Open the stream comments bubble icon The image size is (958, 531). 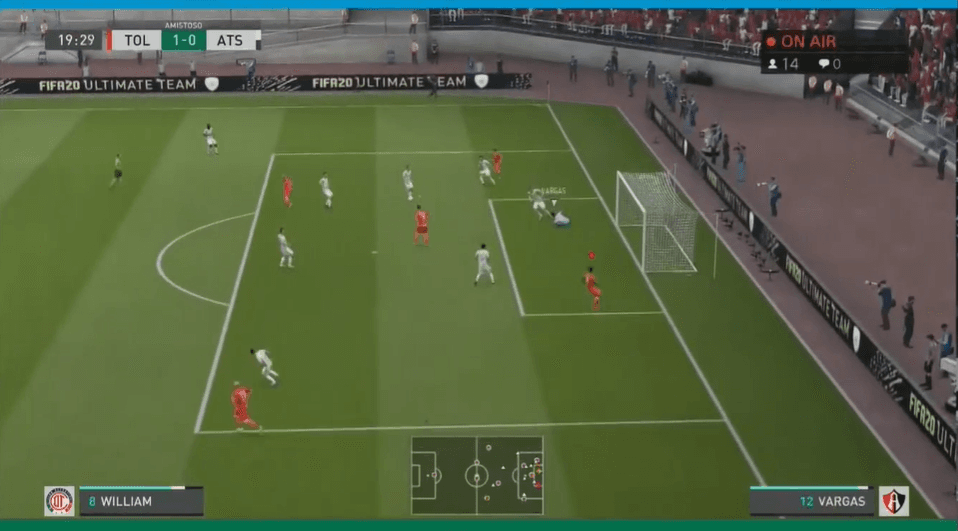(x=824, y=64)
